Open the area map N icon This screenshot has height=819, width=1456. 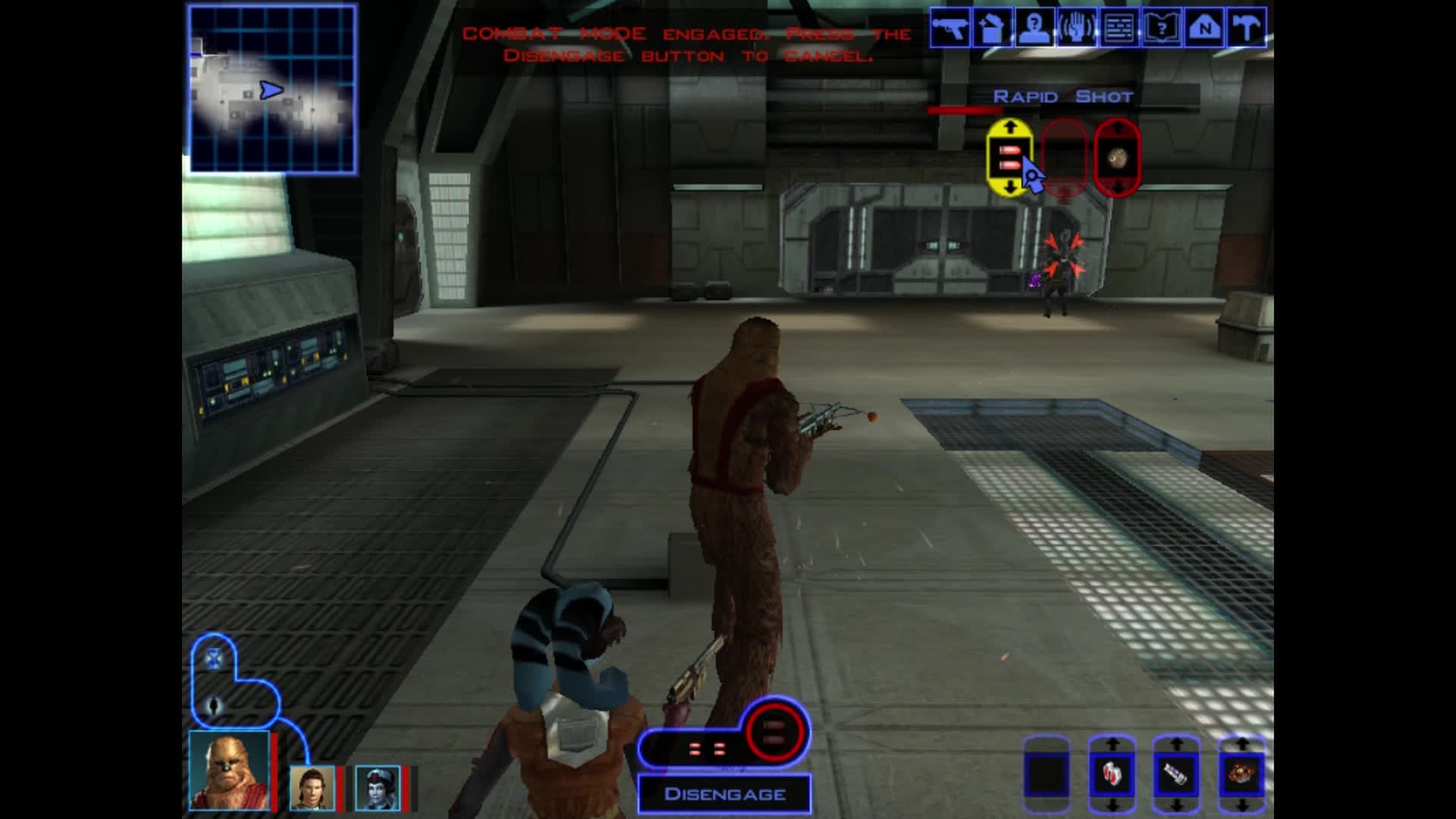coord(1203,29)
